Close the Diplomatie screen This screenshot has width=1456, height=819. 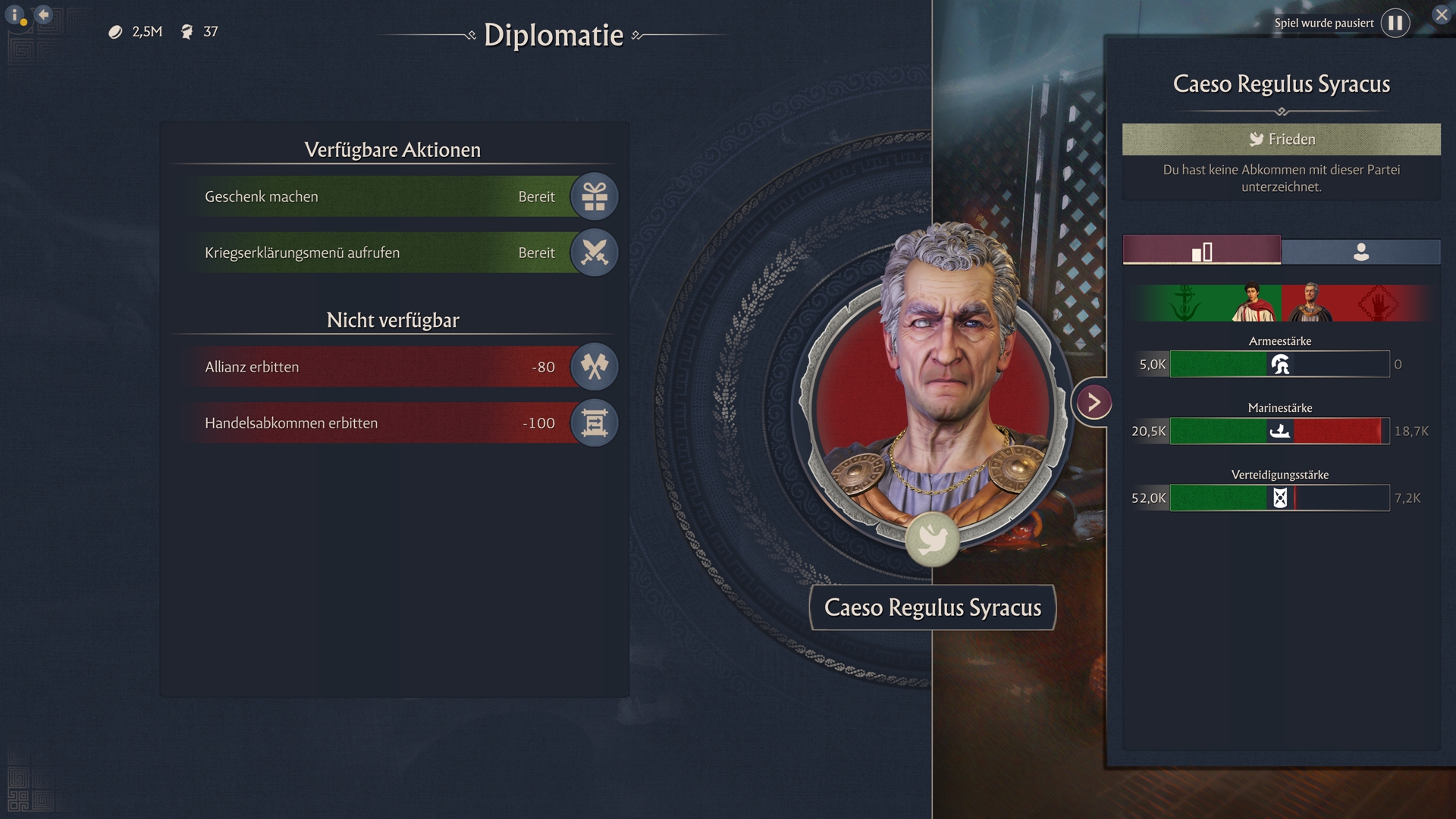(1441, 15)
